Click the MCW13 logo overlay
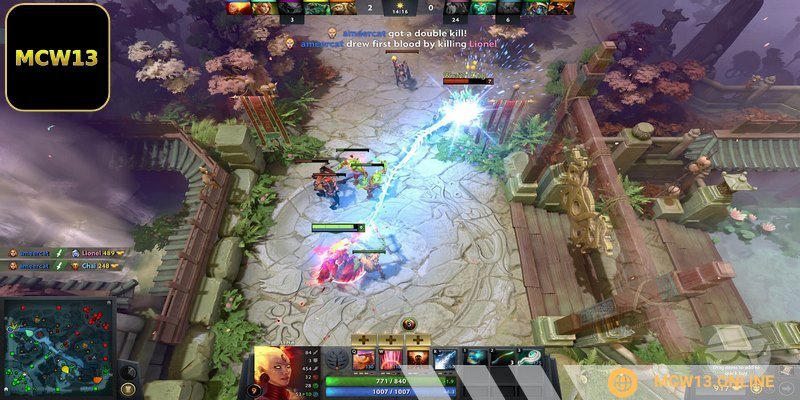This screenshot has width=800, height=400. click(x=57, y=56)
